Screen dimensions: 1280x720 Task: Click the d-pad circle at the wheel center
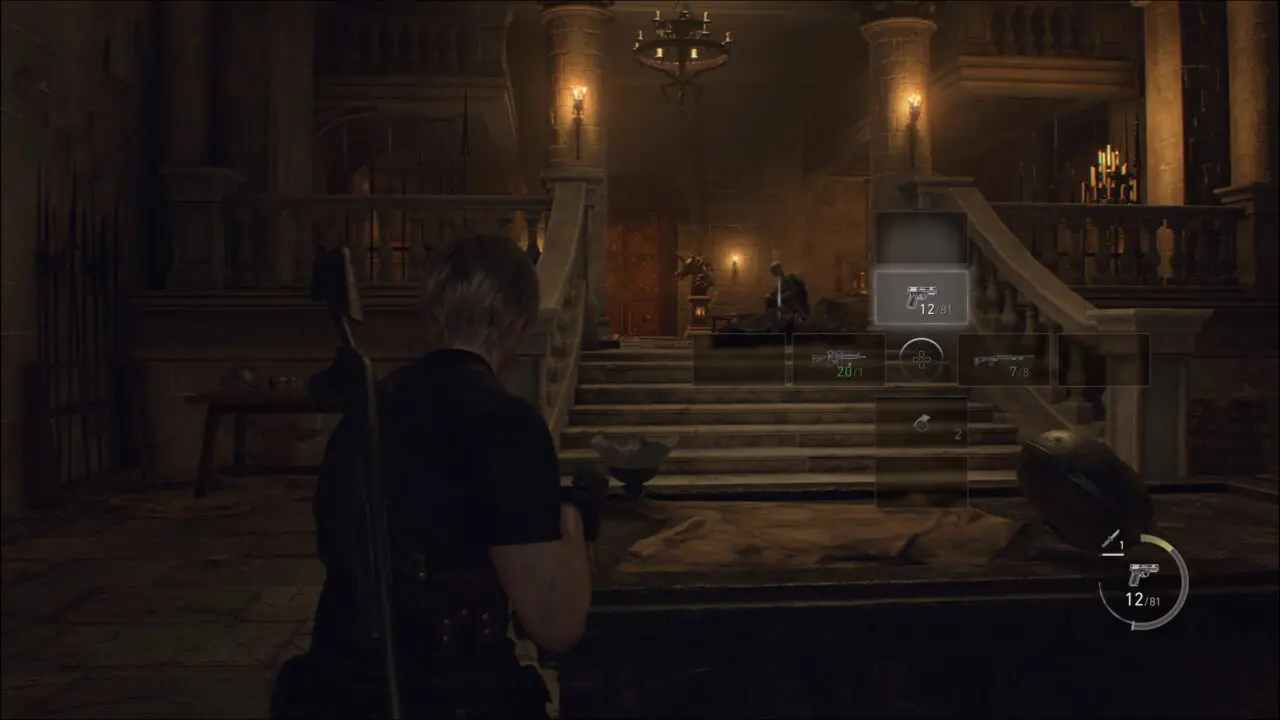pos(920,359)
